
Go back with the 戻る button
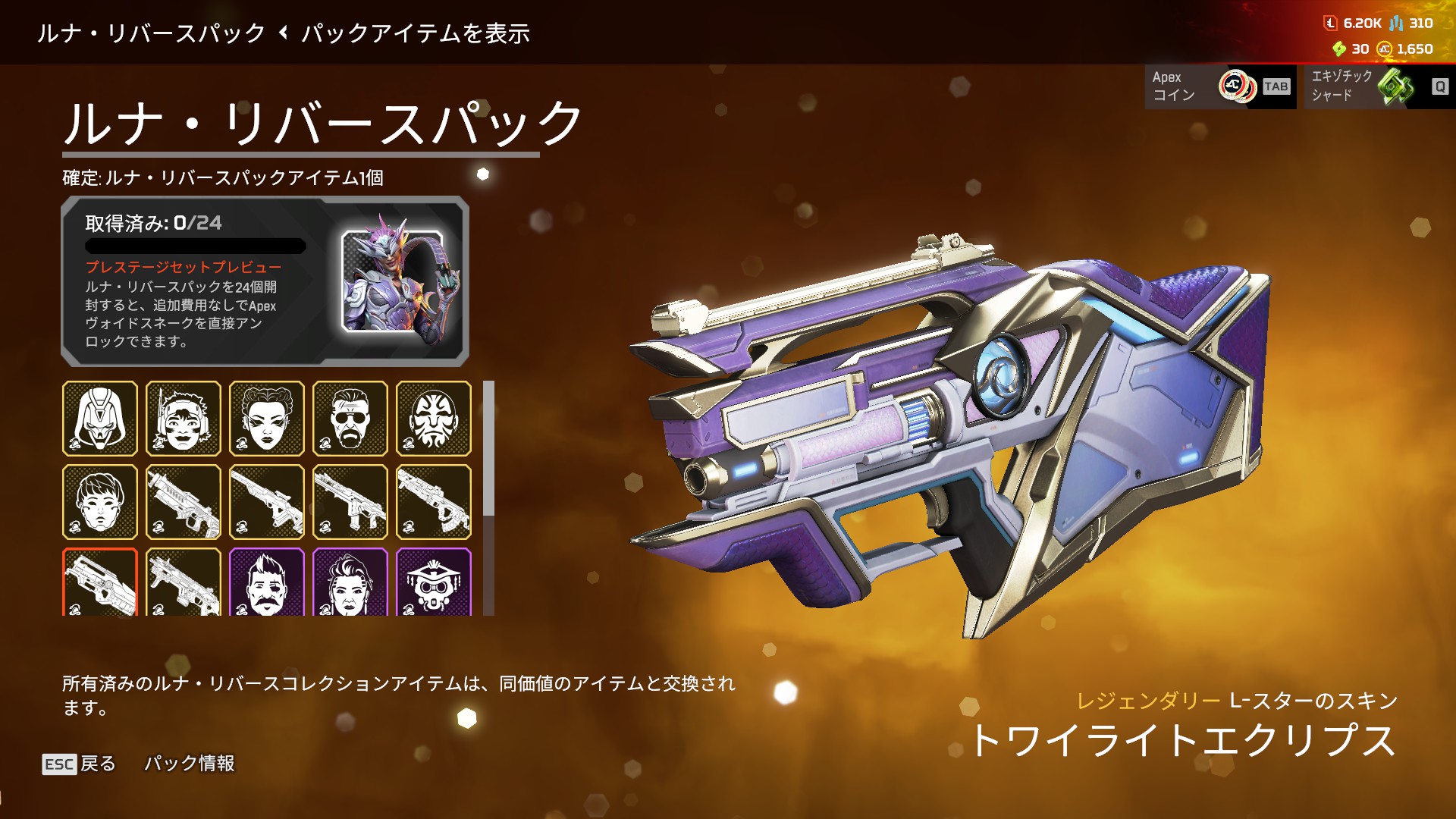click(80, 764)
